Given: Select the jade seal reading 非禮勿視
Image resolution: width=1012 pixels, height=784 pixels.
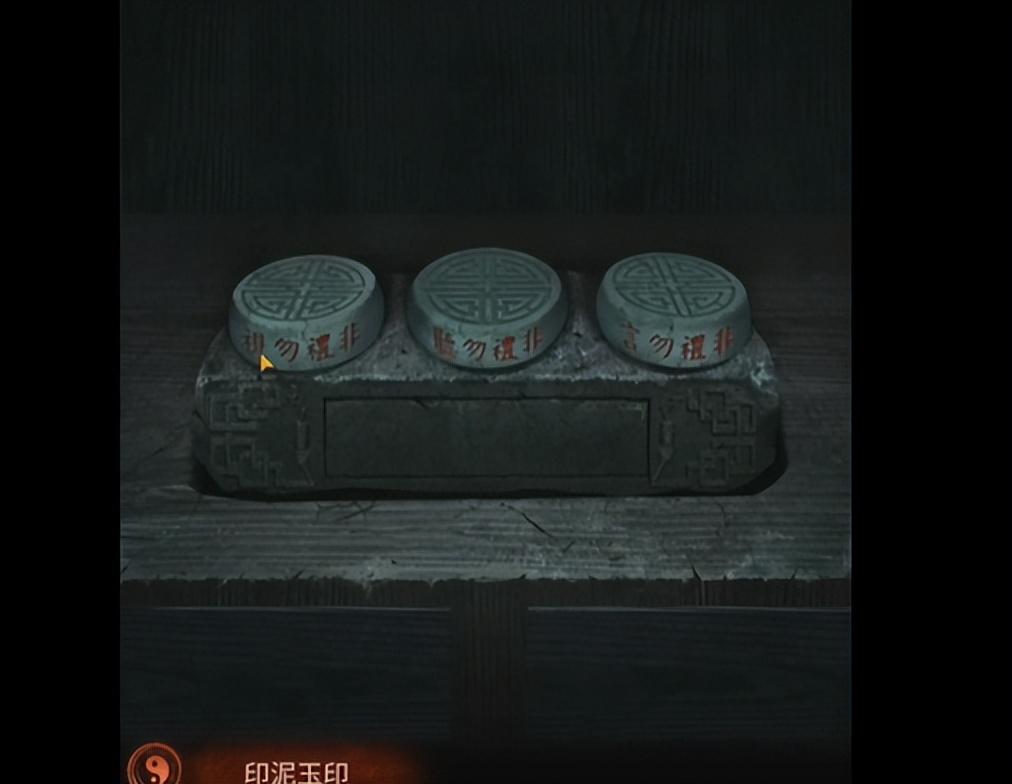Looking at the screenshot, I should pos(307,308).
